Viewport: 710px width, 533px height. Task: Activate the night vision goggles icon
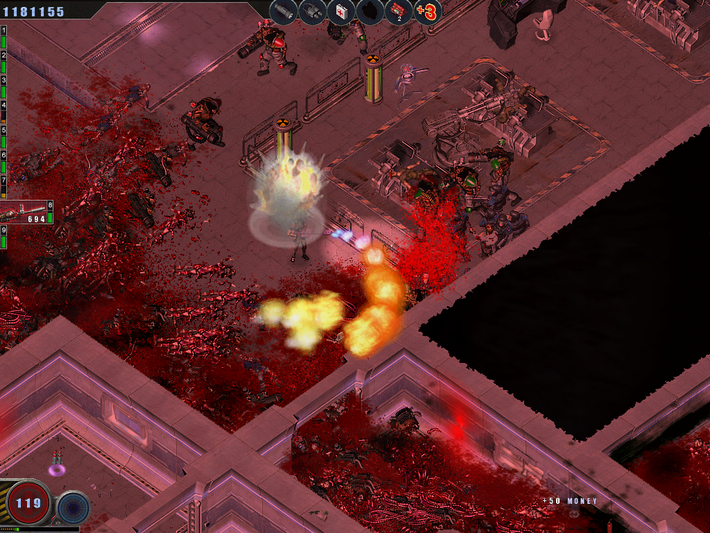(312, 11)
